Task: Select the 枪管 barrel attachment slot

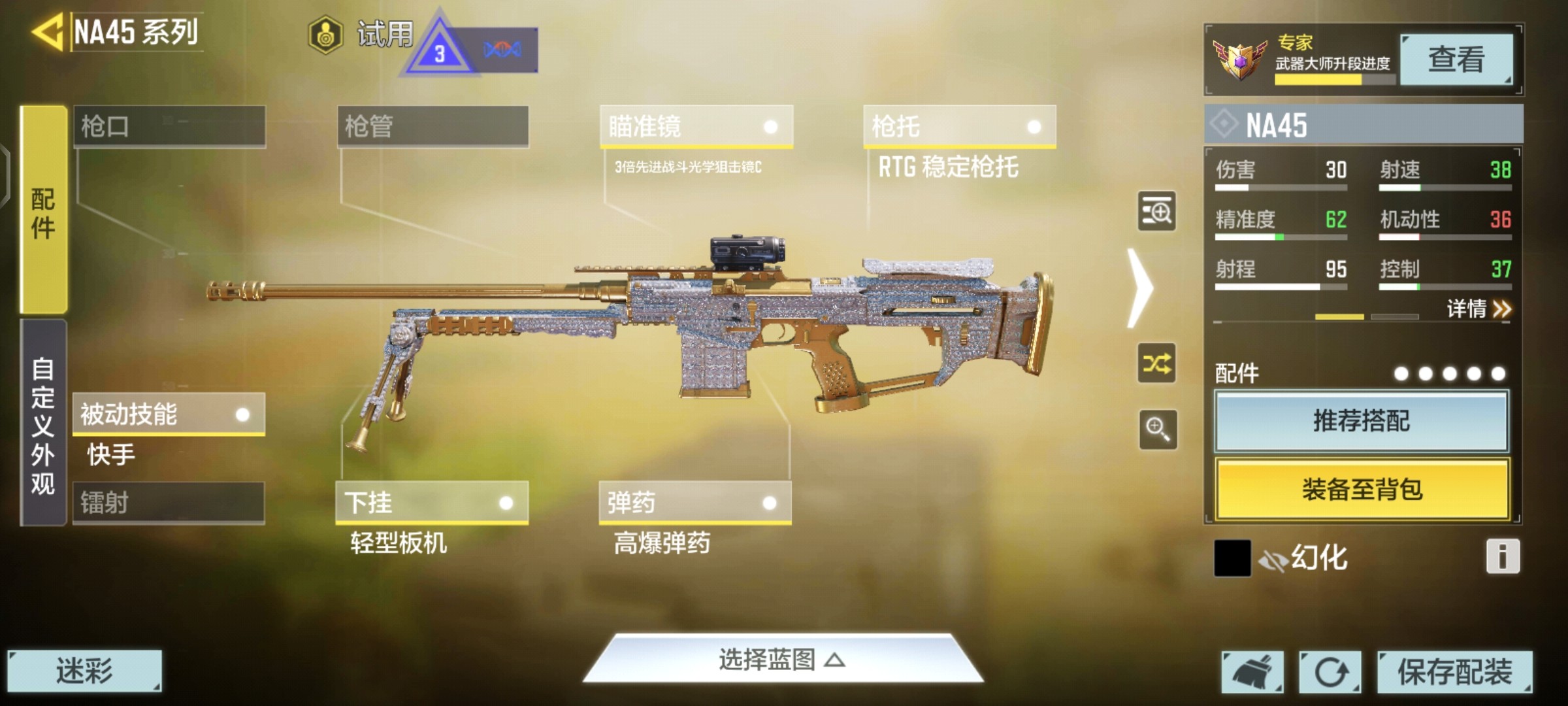Action: (x=433, y=126)
